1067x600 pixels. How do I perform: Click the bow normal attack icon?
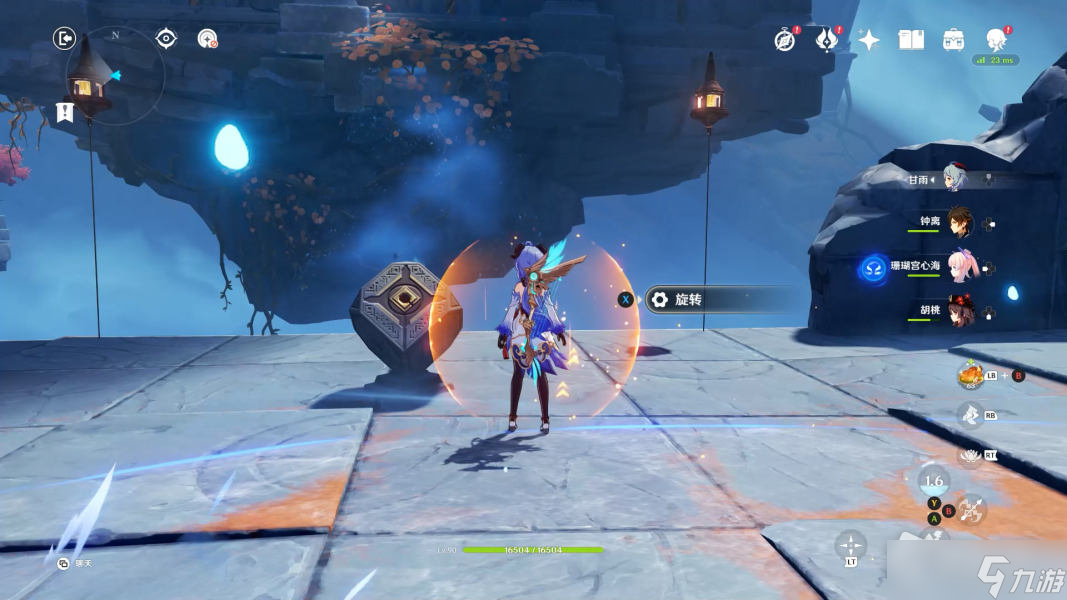(x=970, y=512)
